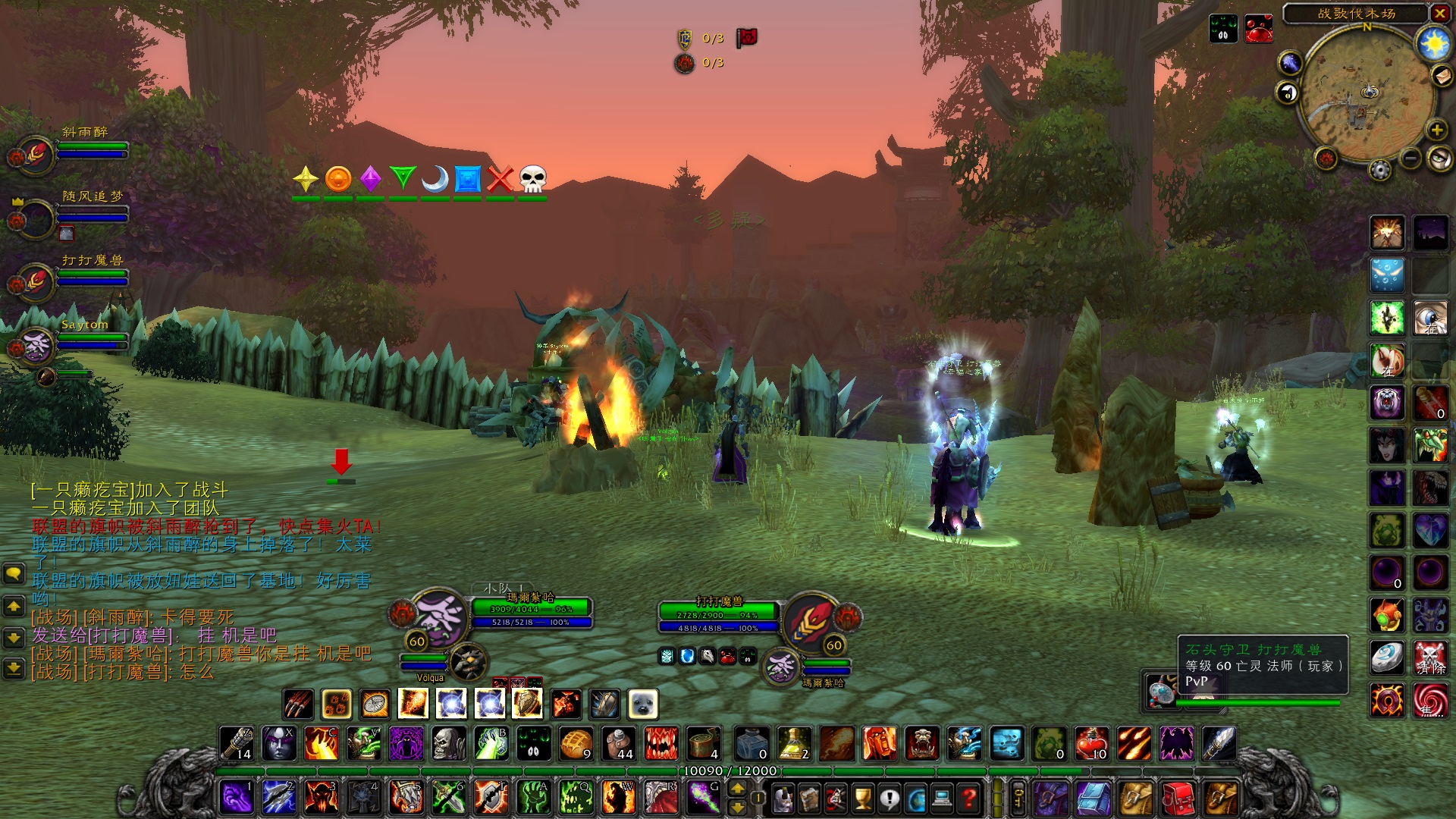
Task: Choose the yellow star raid target marker
Action: pyautogui.click(x=306, y=180)
